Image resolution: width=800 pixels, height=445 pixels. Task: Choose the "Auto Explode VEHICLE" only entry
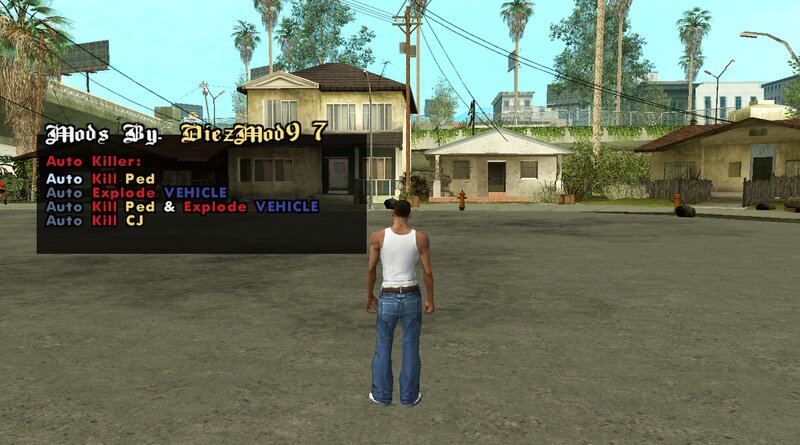(137, 192)
